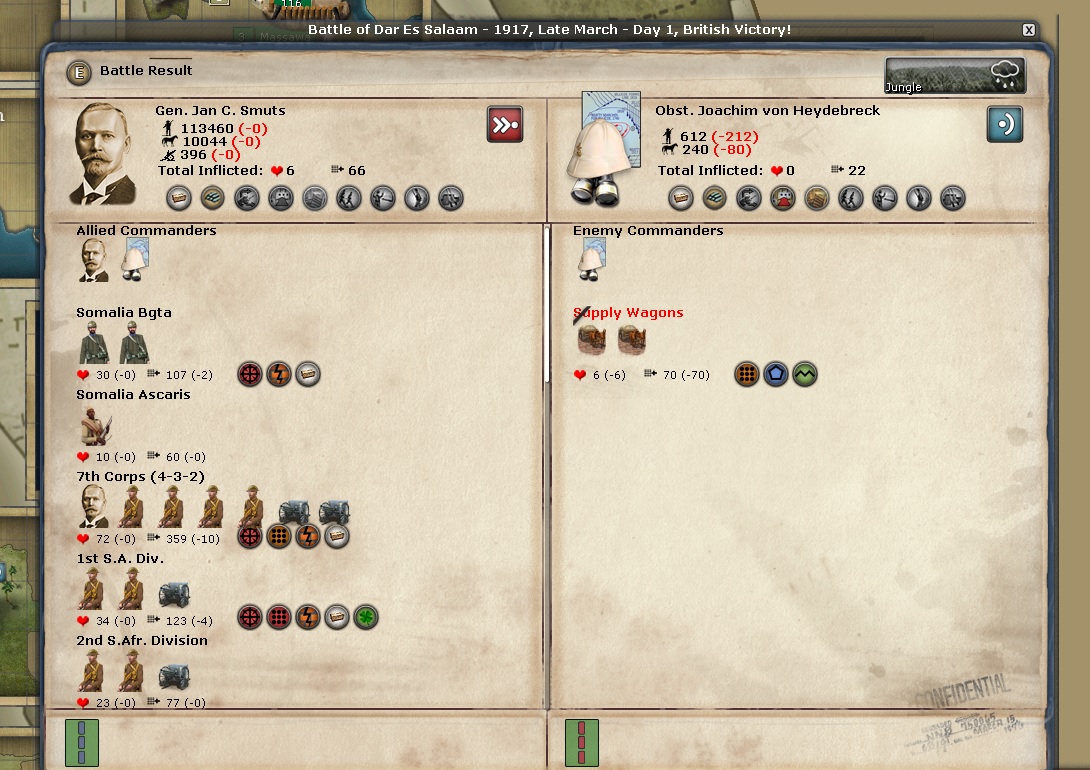1090x770 pixels.
Task: Select the pith helmet enemy commander portrait
Action: coord(597,150)
